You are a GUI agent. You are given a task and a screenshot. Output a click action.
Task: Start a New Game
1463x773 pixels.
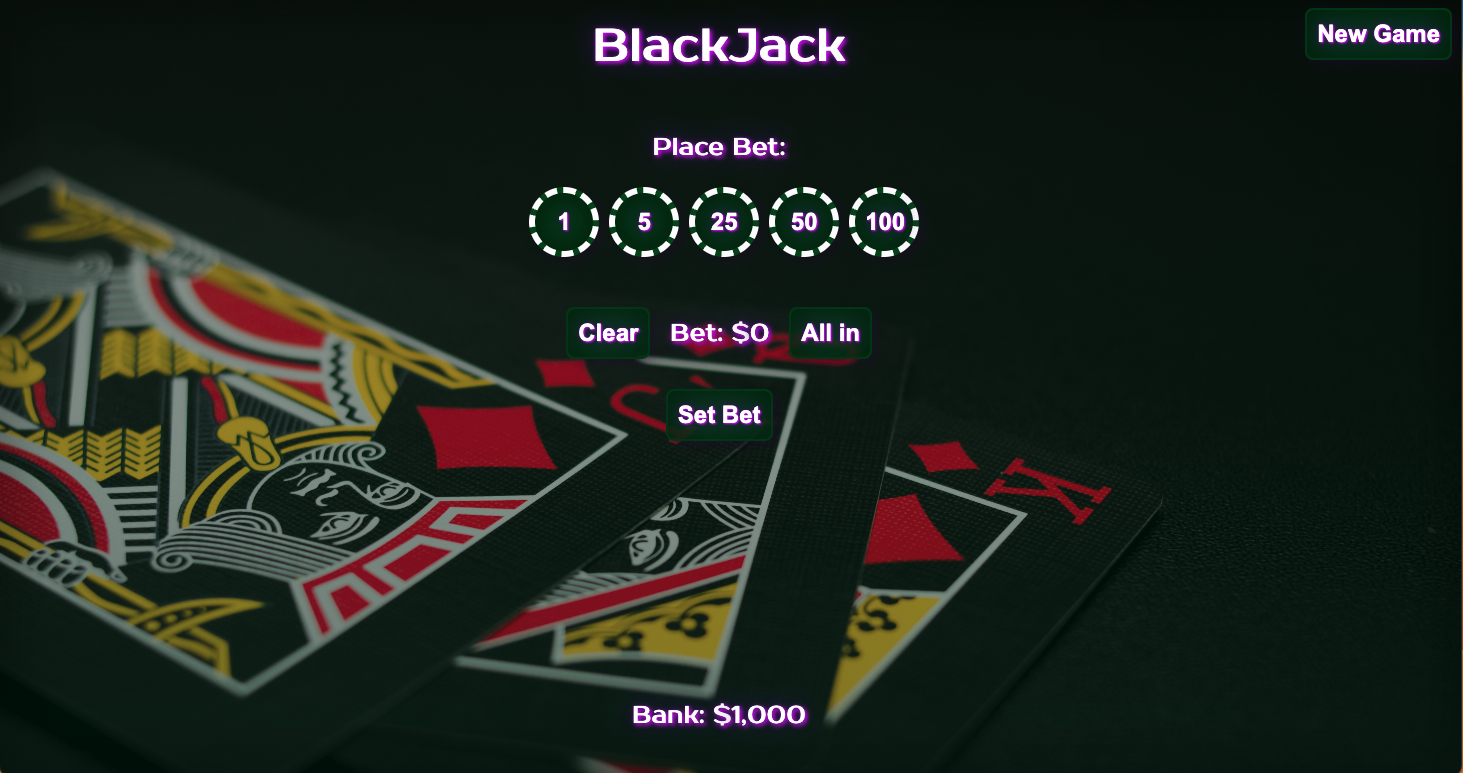[x=1377, y=34]
